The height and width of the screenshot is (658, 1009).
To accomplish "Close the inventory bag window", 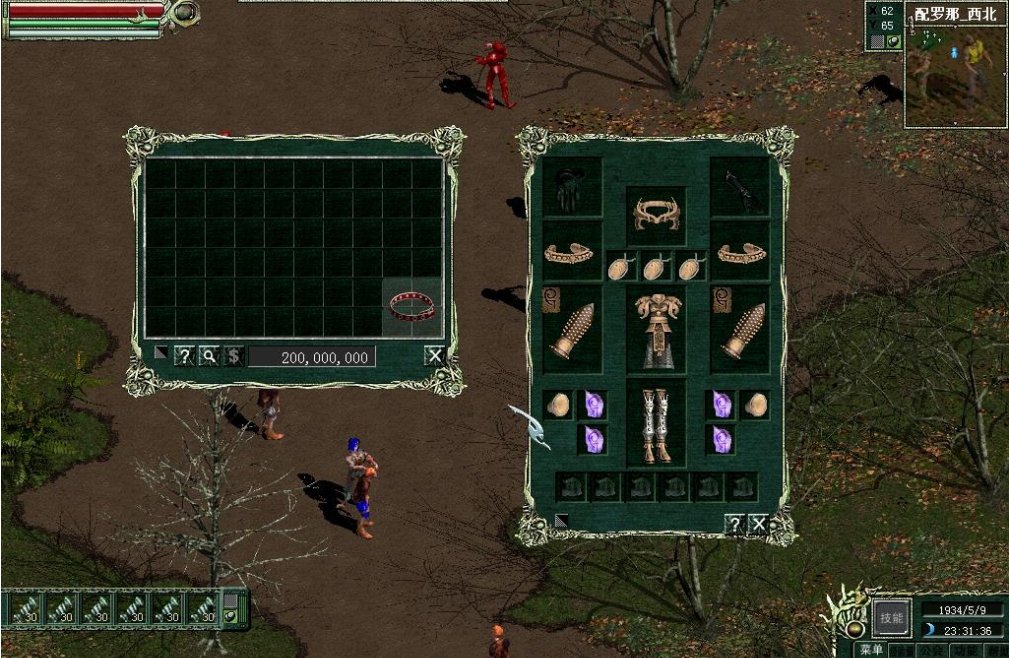I will [434, 356].
